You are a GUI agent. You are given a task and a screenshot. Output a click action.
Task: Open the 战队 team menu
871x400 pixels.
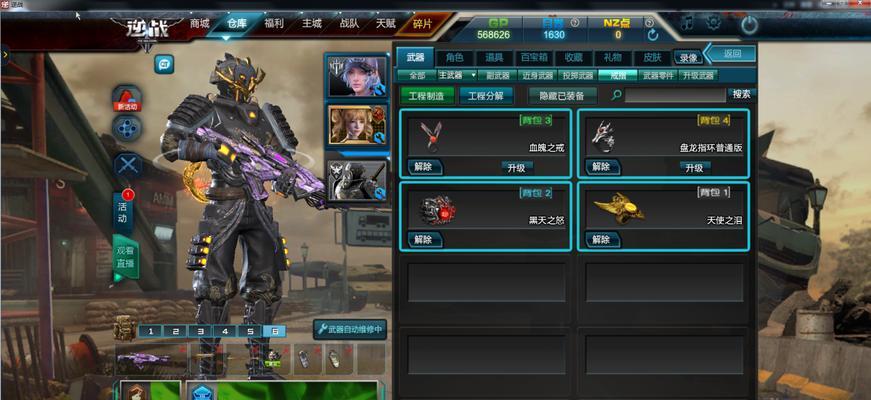[350, 23]
